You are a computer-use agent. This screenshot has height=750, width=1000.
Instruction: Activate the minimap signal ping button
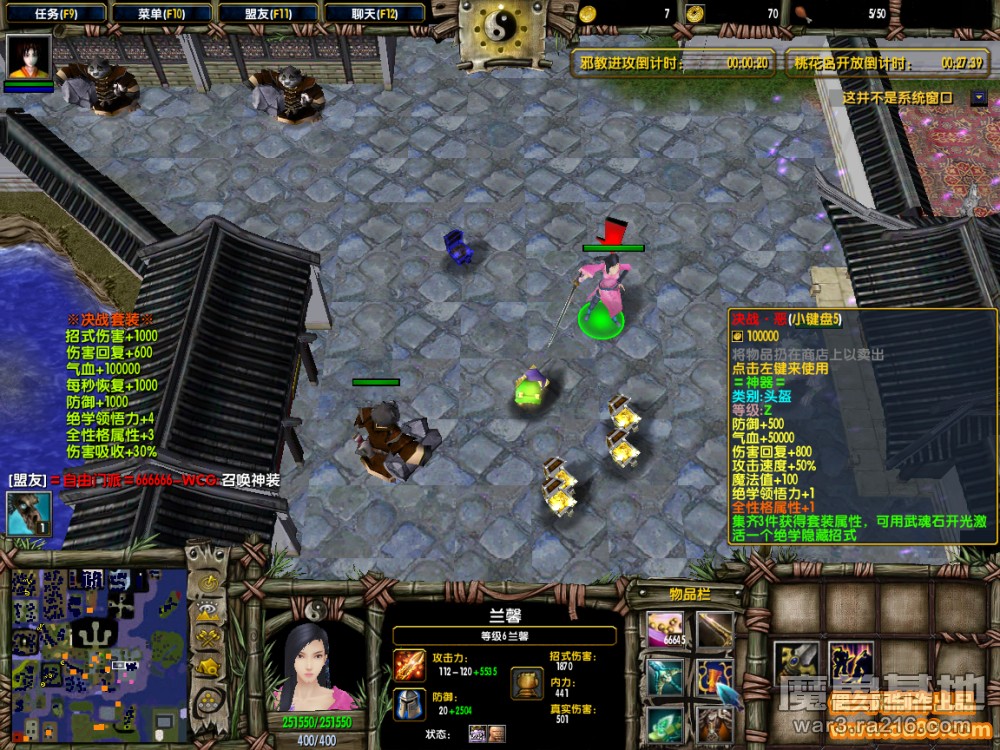click(209, 583)
